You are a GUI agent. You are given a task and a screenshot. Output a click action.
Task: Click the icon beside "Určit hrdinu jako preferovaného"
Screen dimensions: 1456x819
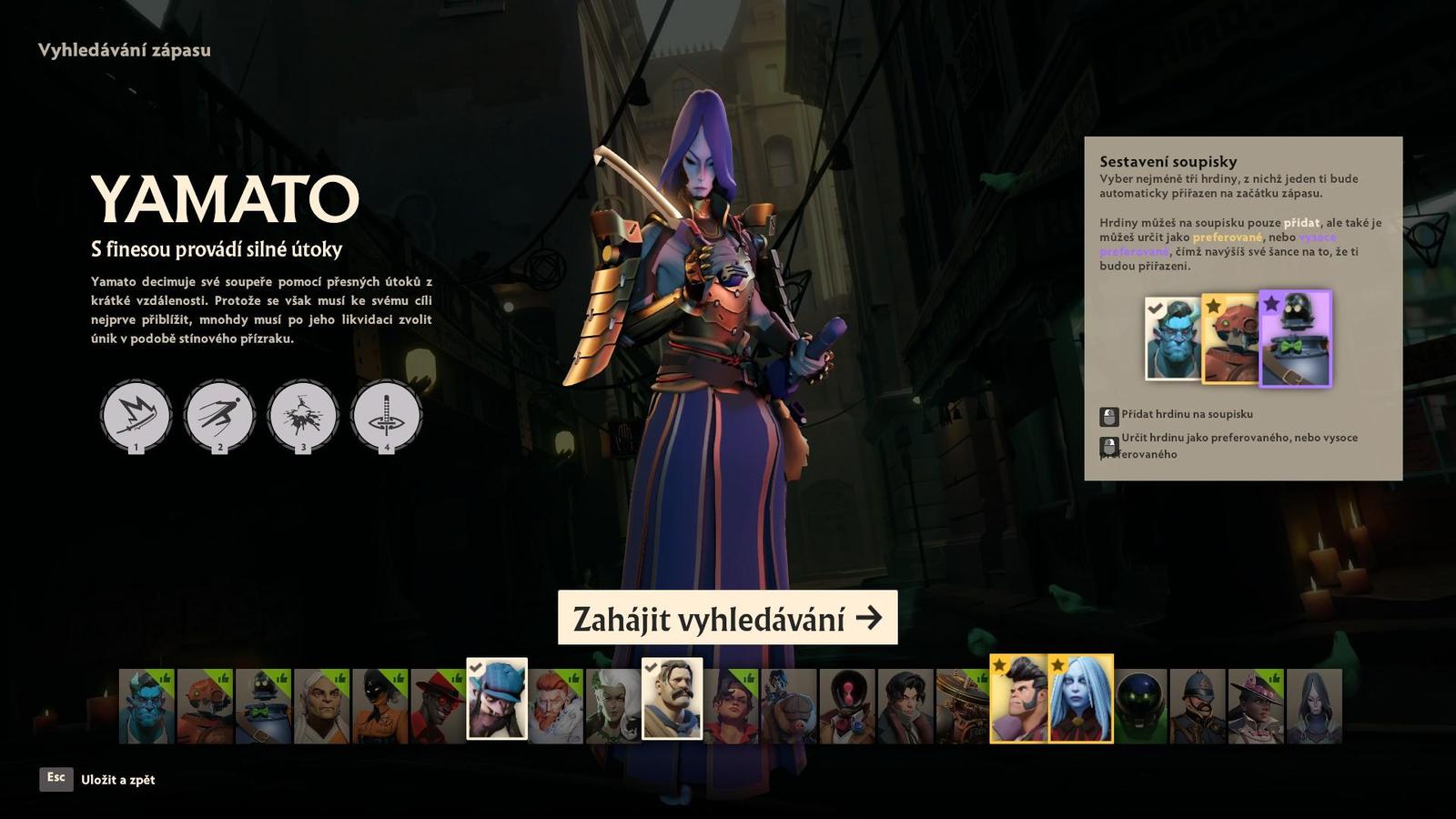[1109, 446]
